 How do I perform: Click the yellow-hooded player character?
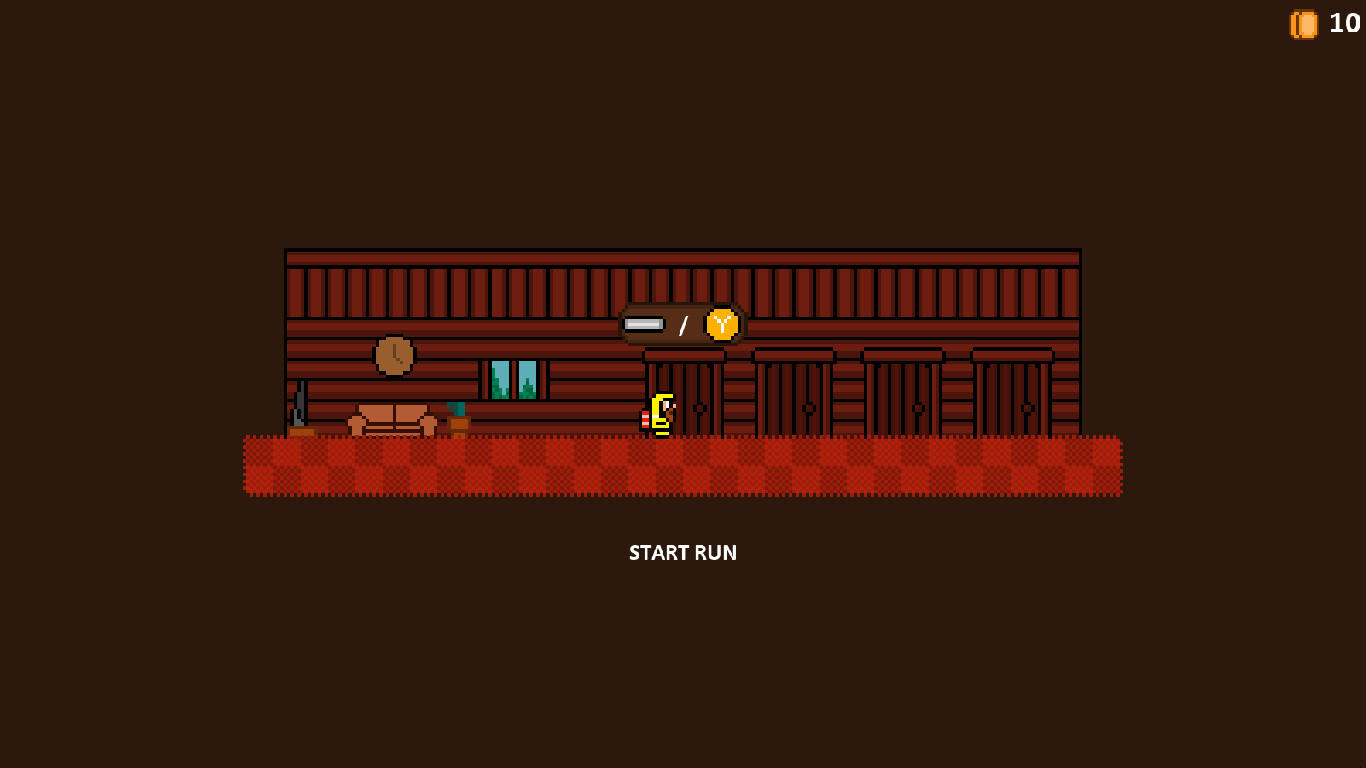660,410
